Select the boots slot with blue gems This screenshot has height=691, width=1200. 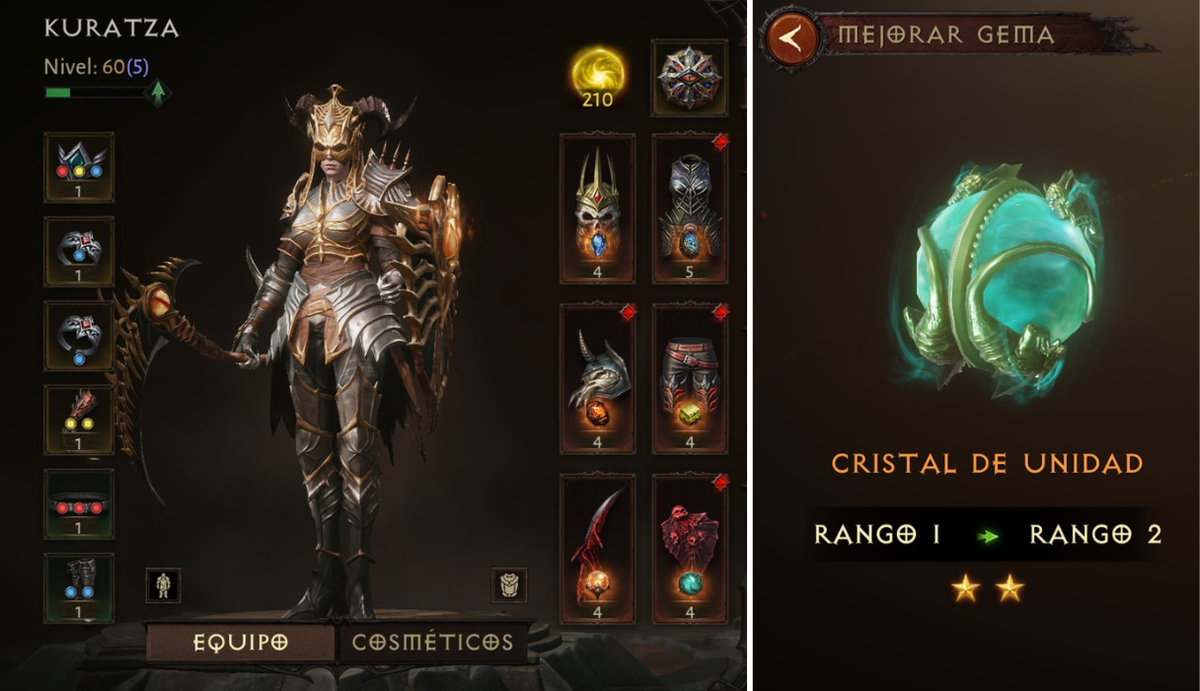click(79, 588)
